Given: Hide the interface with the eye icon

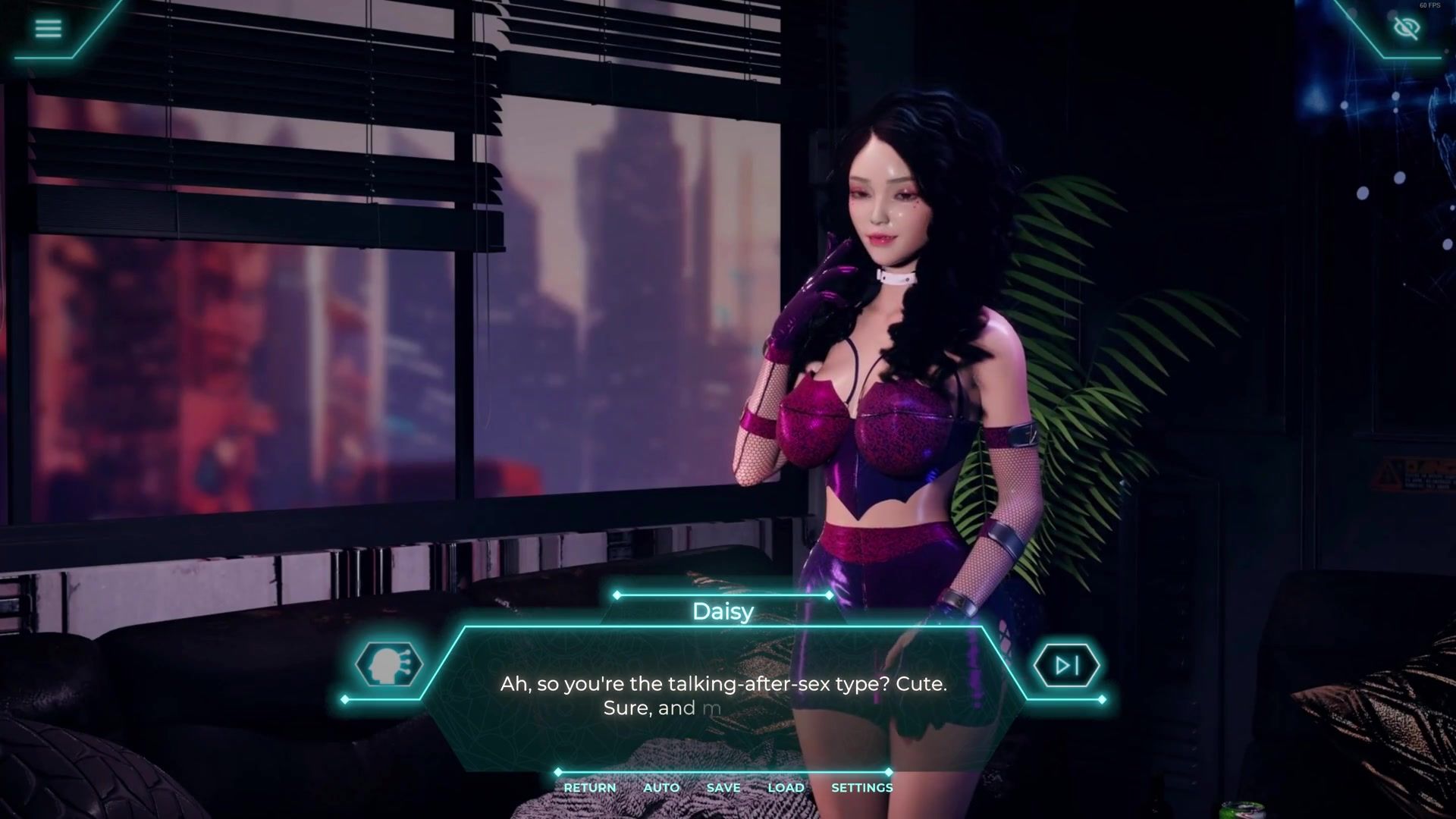Looking at the screenshot, I should 1406,29.
